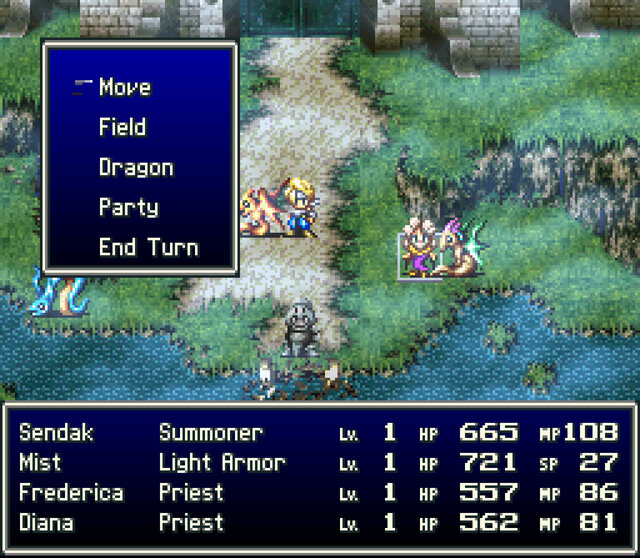Choose Frederica's row in the party list
Image resolution: width=640 pixels, height=558 pixels.
tap(318, 493)
